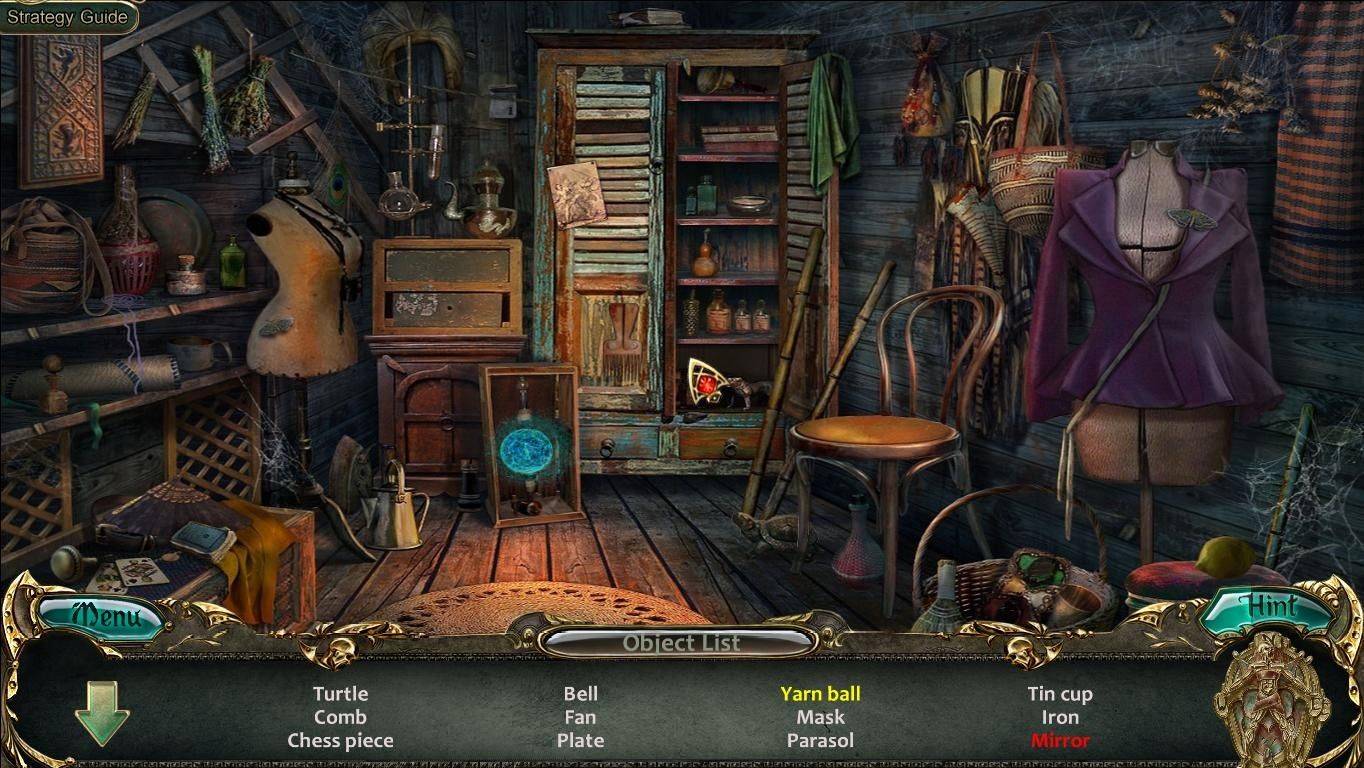Click the green down arrow
1364x768 pixels.
102,712
